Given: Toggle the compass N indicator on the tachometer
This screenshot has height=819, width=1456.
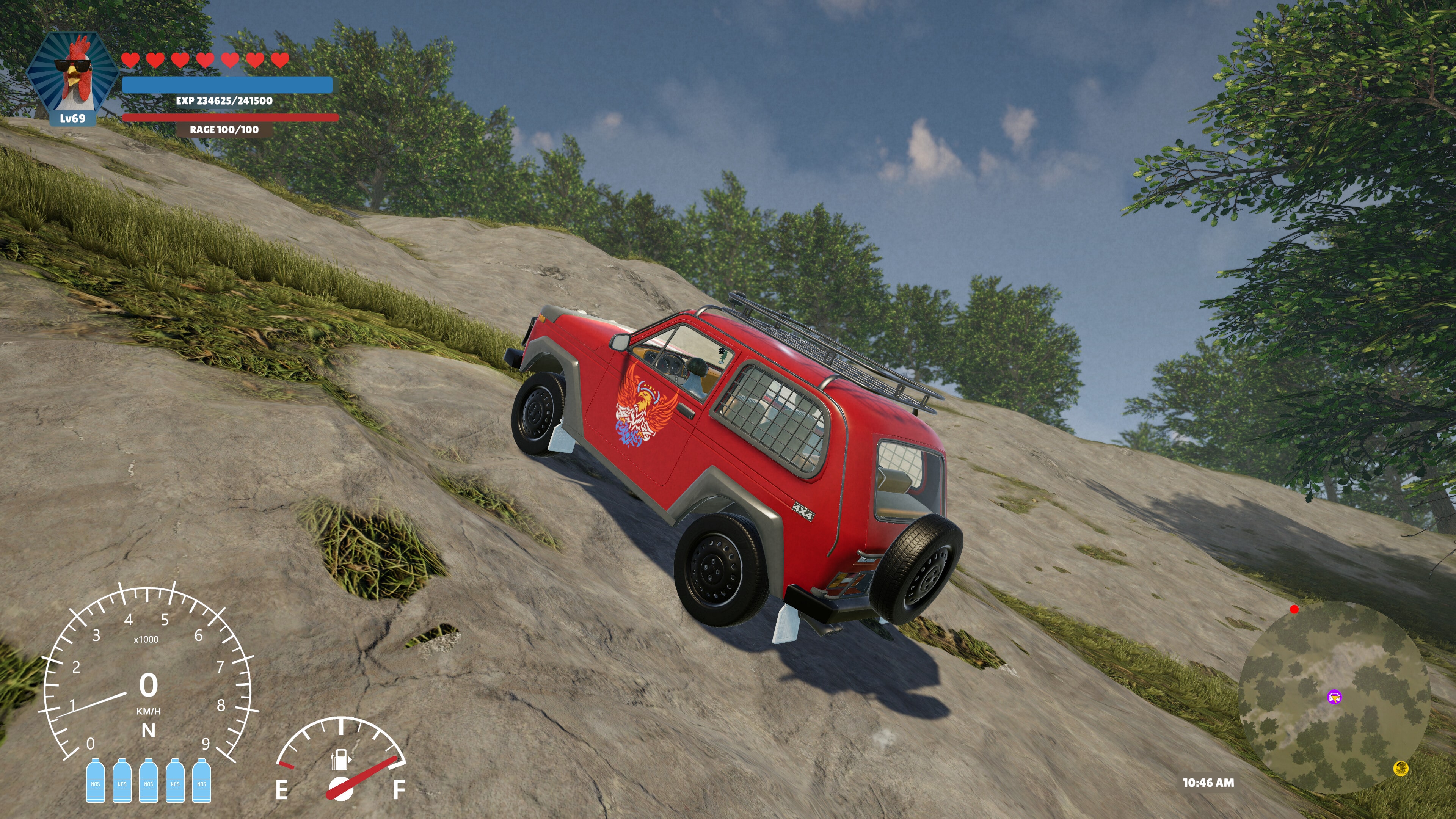Looking at the screenshot, I should coord(148,730).
